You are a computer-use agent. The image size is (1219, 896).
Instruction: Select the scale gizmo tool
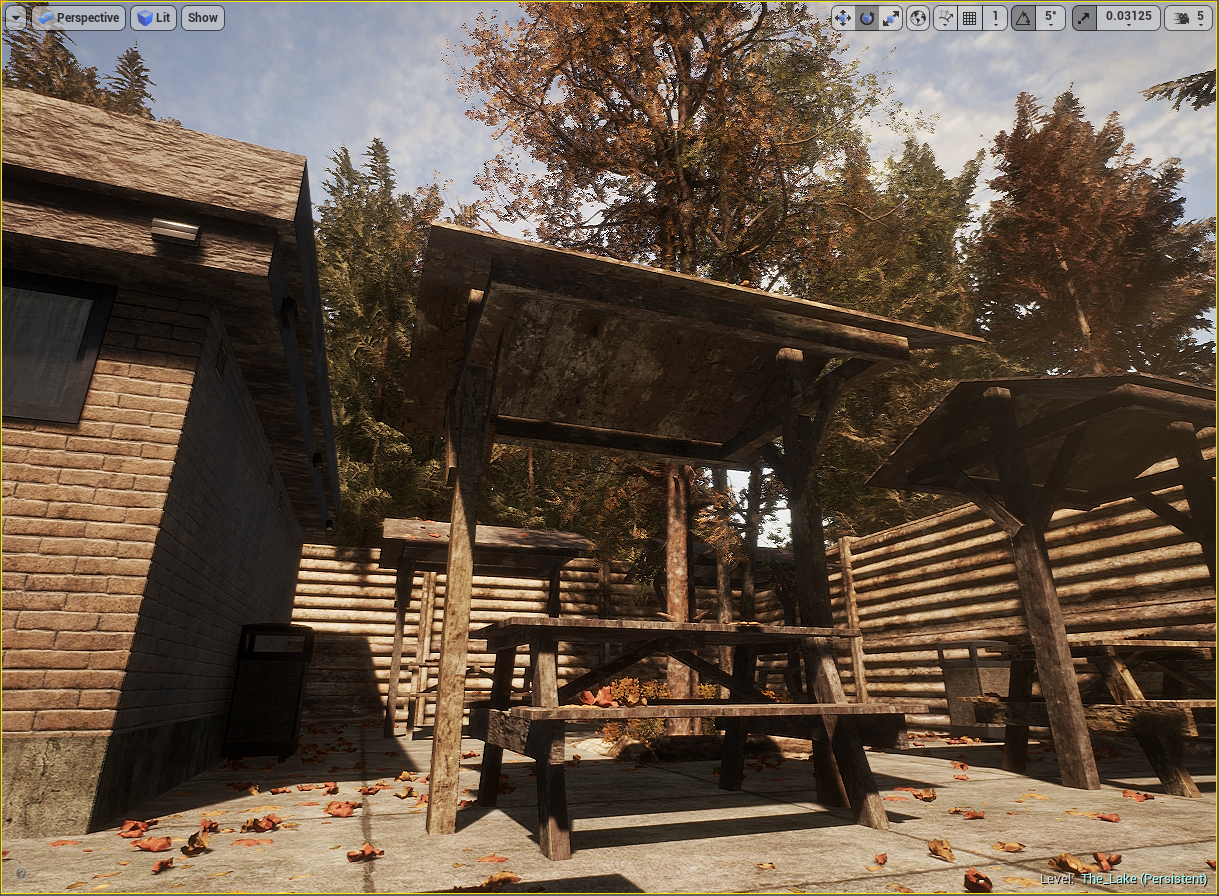(891, 17)
